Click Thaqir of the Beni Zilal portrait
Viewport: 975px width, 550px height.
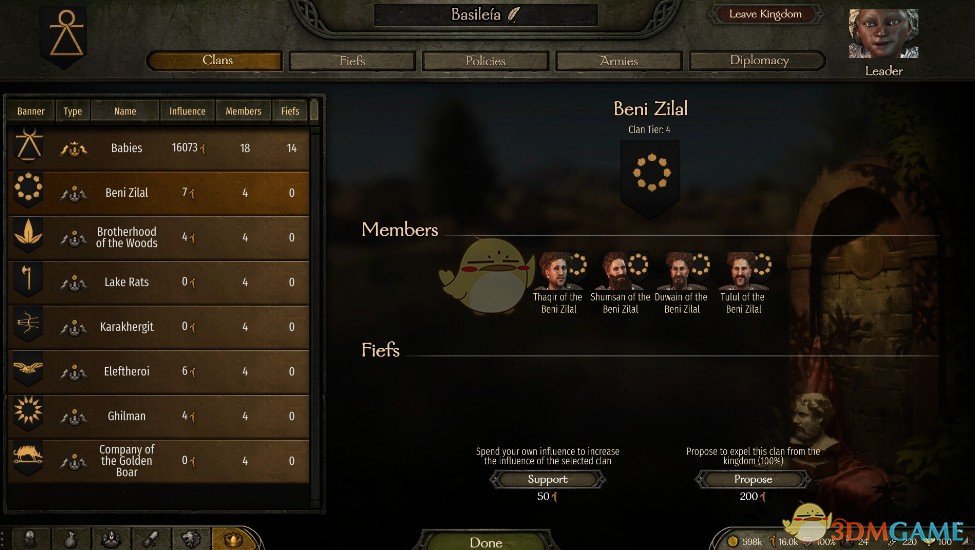[555, 271]
